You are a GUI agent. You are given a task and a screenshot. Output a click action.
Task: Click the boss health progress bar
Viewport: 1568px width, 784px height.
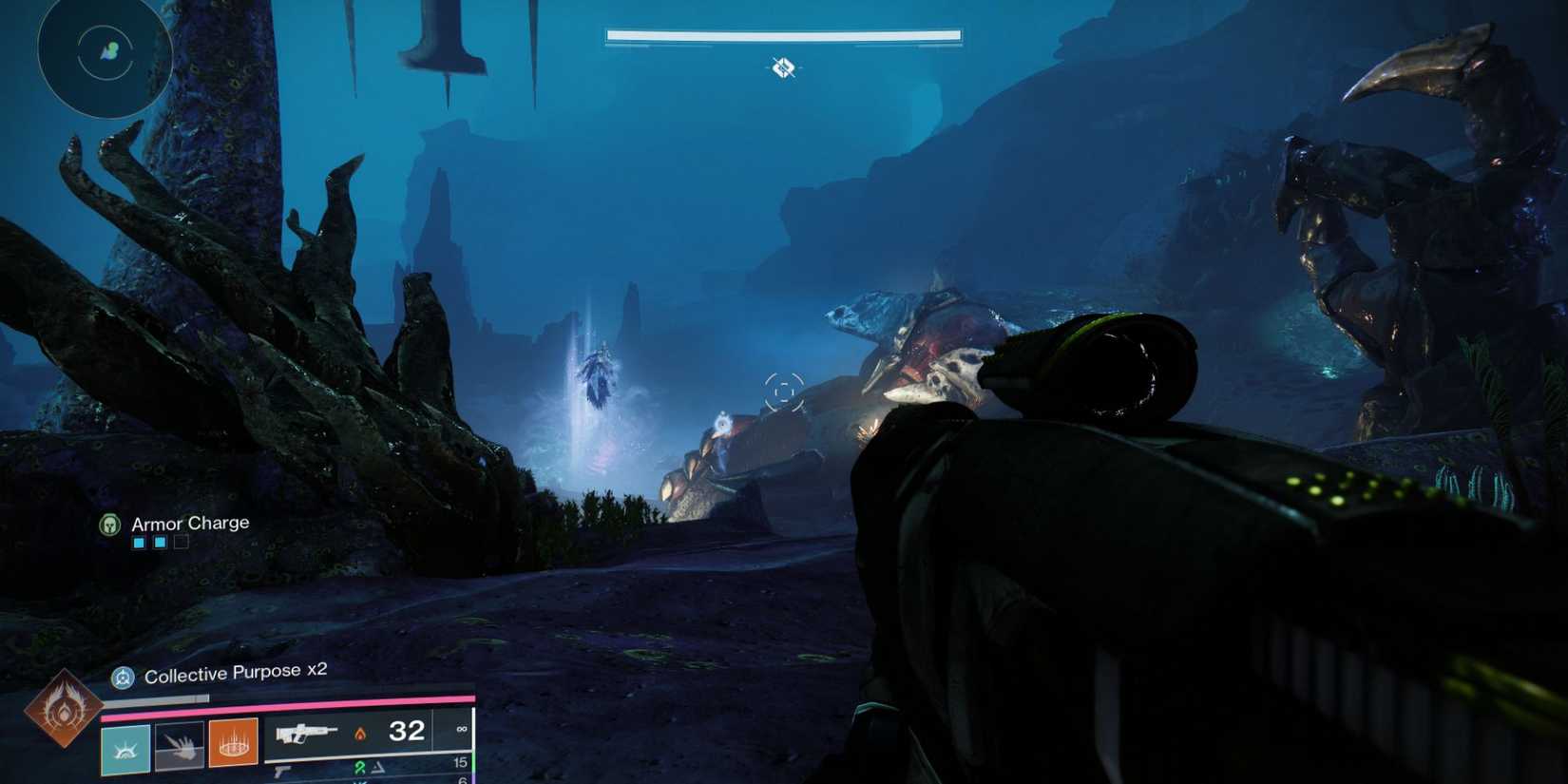pyautogui.click(x=781, y=35)
